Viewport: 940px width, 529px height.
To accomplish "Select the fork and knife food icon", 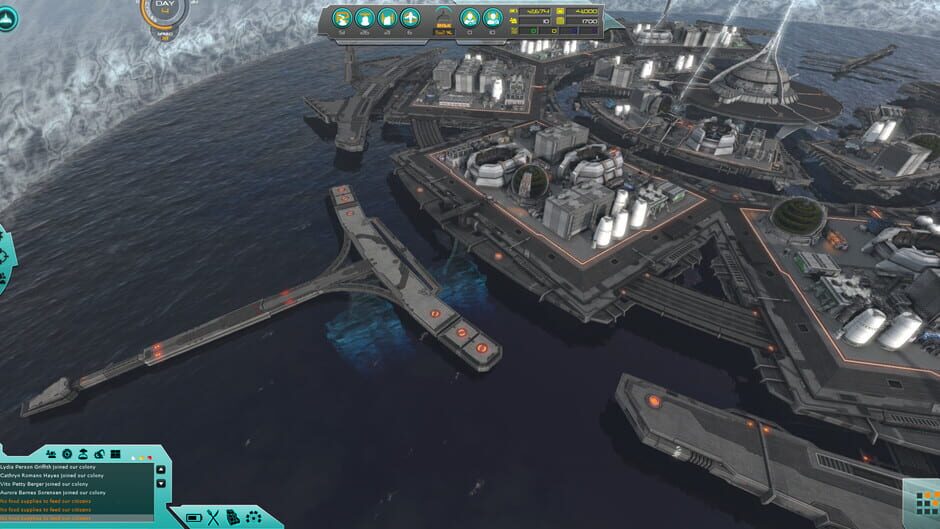I will [x=214, y=517].
